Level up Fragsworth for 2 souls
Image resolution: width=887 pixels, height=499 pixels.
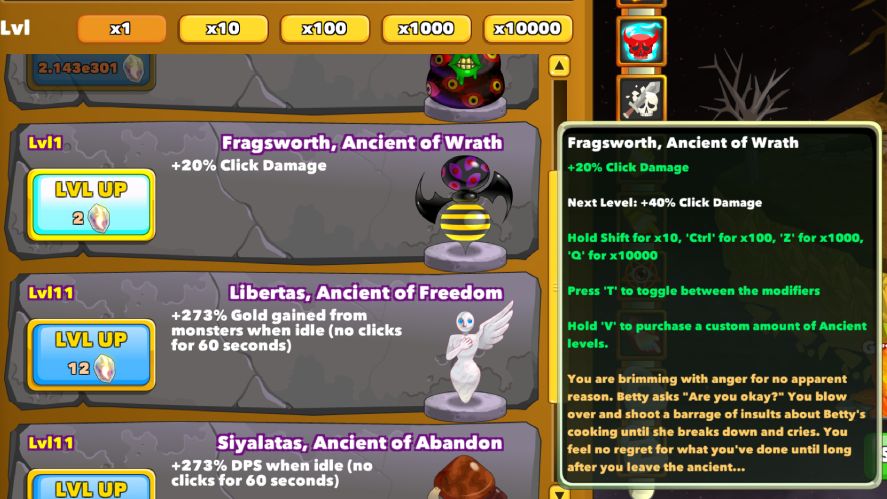pos(91,205)
